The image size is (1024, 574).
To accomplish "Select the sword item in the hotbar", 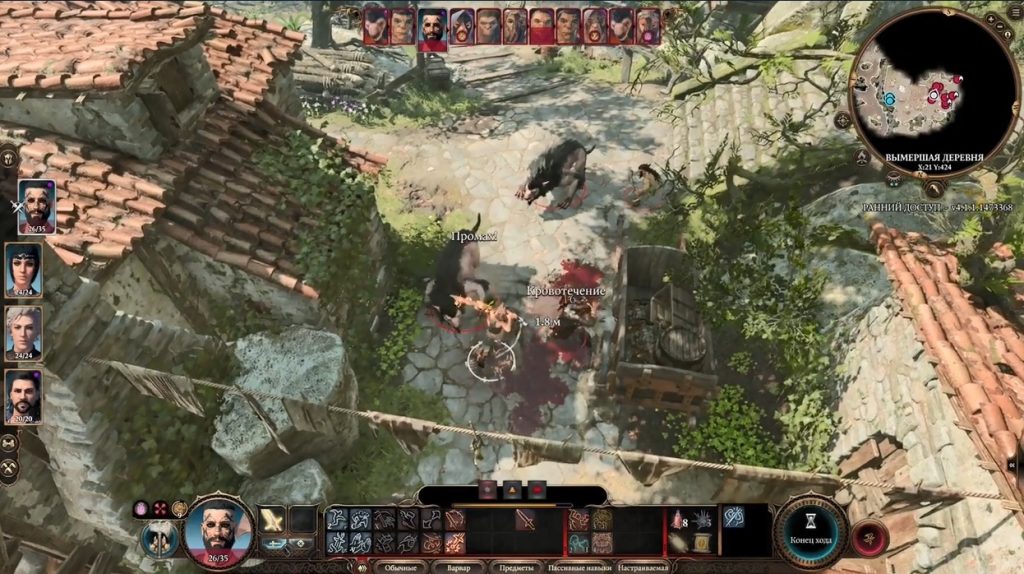I will click(525, 519).
